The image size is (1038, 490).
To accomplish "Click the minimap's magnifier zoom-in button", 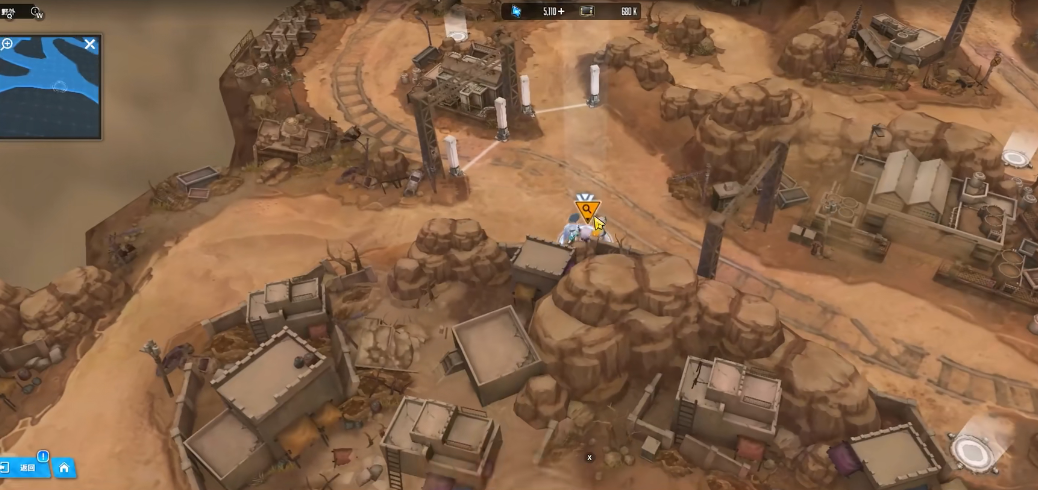I will coord(8,44).
